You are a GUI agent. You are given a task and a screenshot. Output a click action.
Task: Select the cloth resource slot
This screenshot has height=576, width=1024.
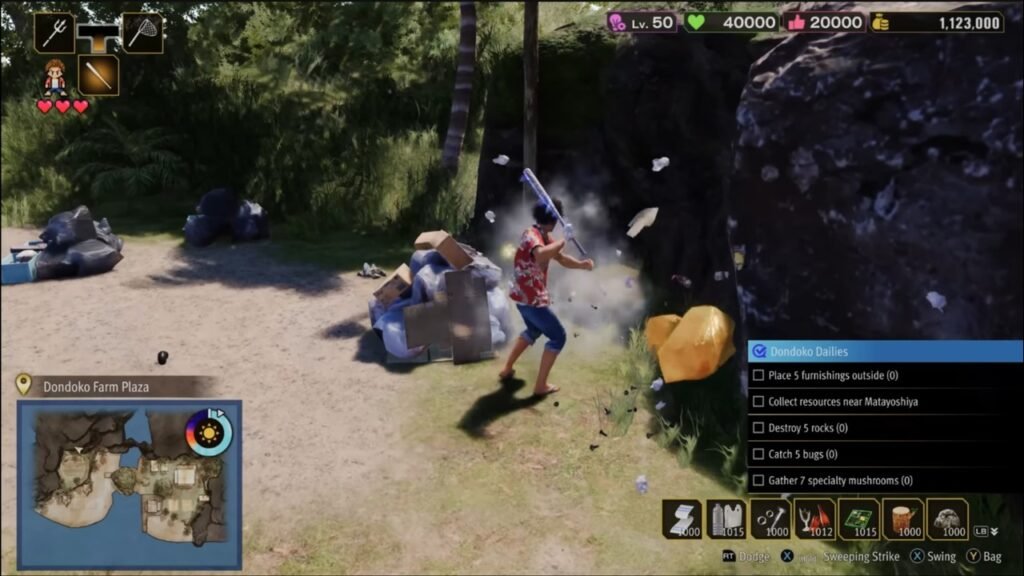pos(682,519)
